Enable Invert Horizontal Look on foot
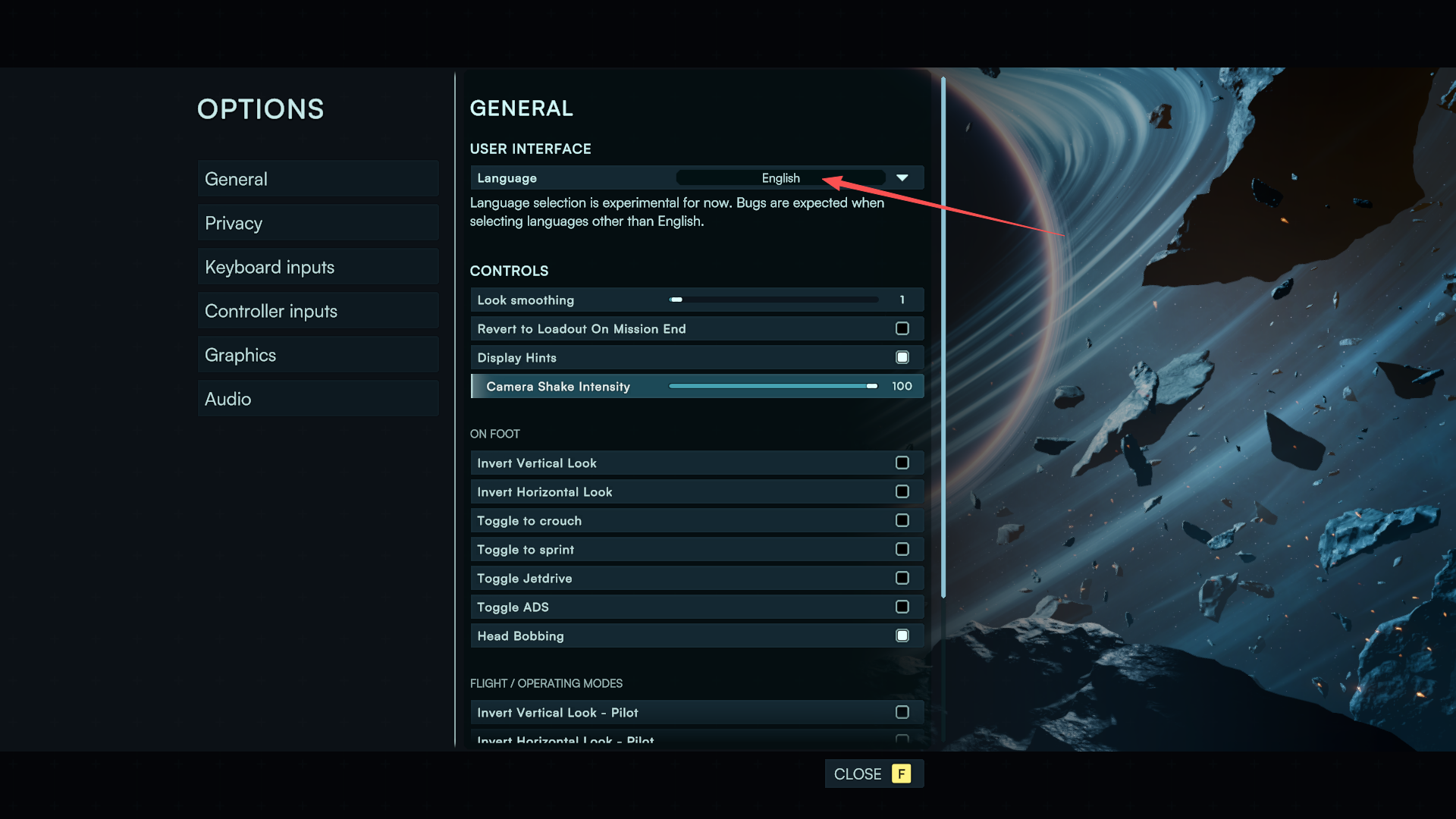The image size is (1456, 819). 902,491
